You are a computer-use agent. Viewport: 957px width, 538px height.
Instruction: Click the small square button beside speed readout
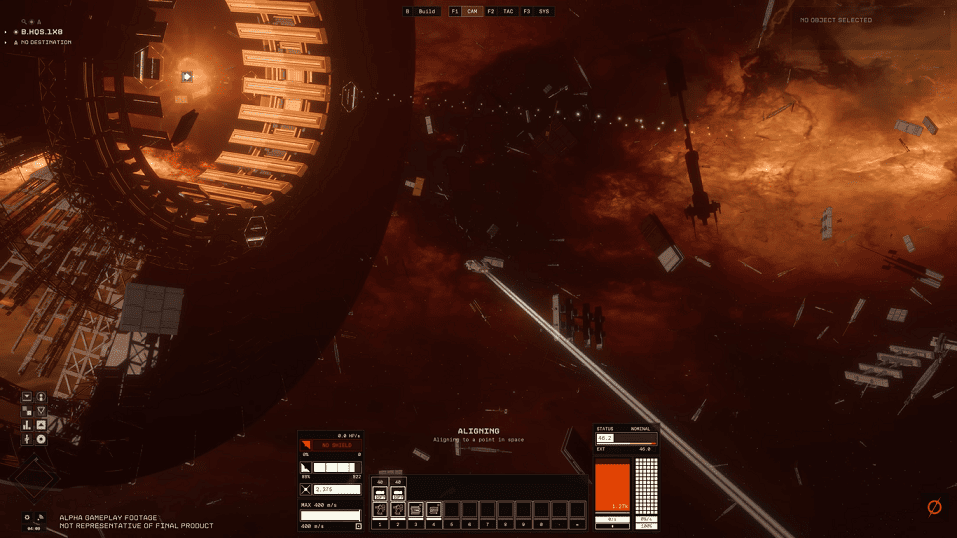click(x=358, y=526)
